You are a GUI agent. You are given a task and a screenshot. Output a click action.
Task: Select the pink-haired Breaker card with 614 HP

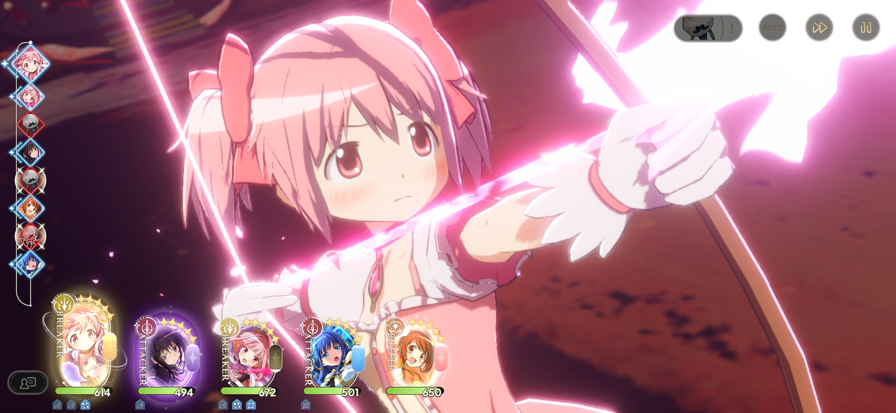click(84, 350)
